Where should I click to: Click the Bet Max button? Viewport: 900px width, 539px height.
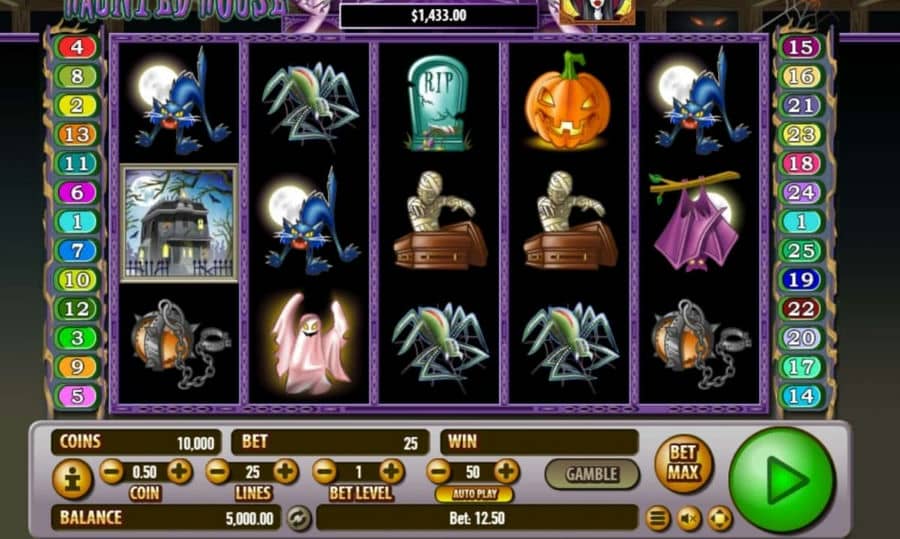click(x=683, y=462)
